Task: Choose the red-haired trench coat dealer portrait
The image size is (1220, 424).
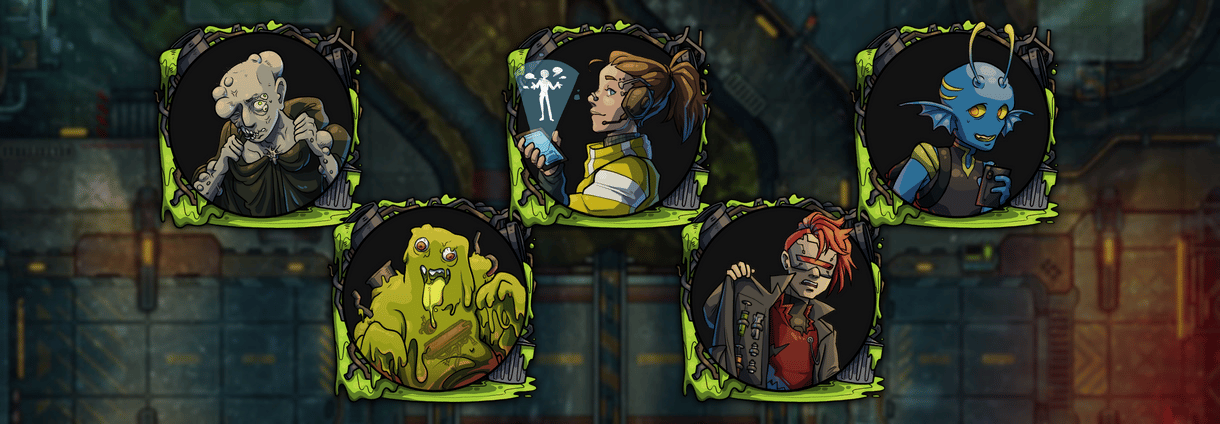Action: [783, 298]
